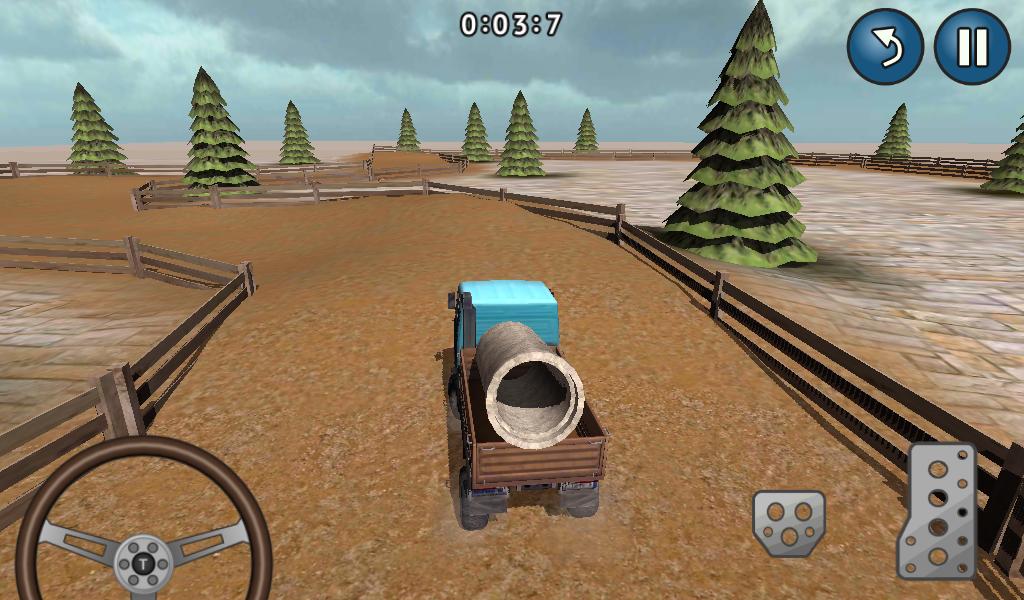Tap the curved-arrow restart button
1024x600 pixels.
pos(885,46)
